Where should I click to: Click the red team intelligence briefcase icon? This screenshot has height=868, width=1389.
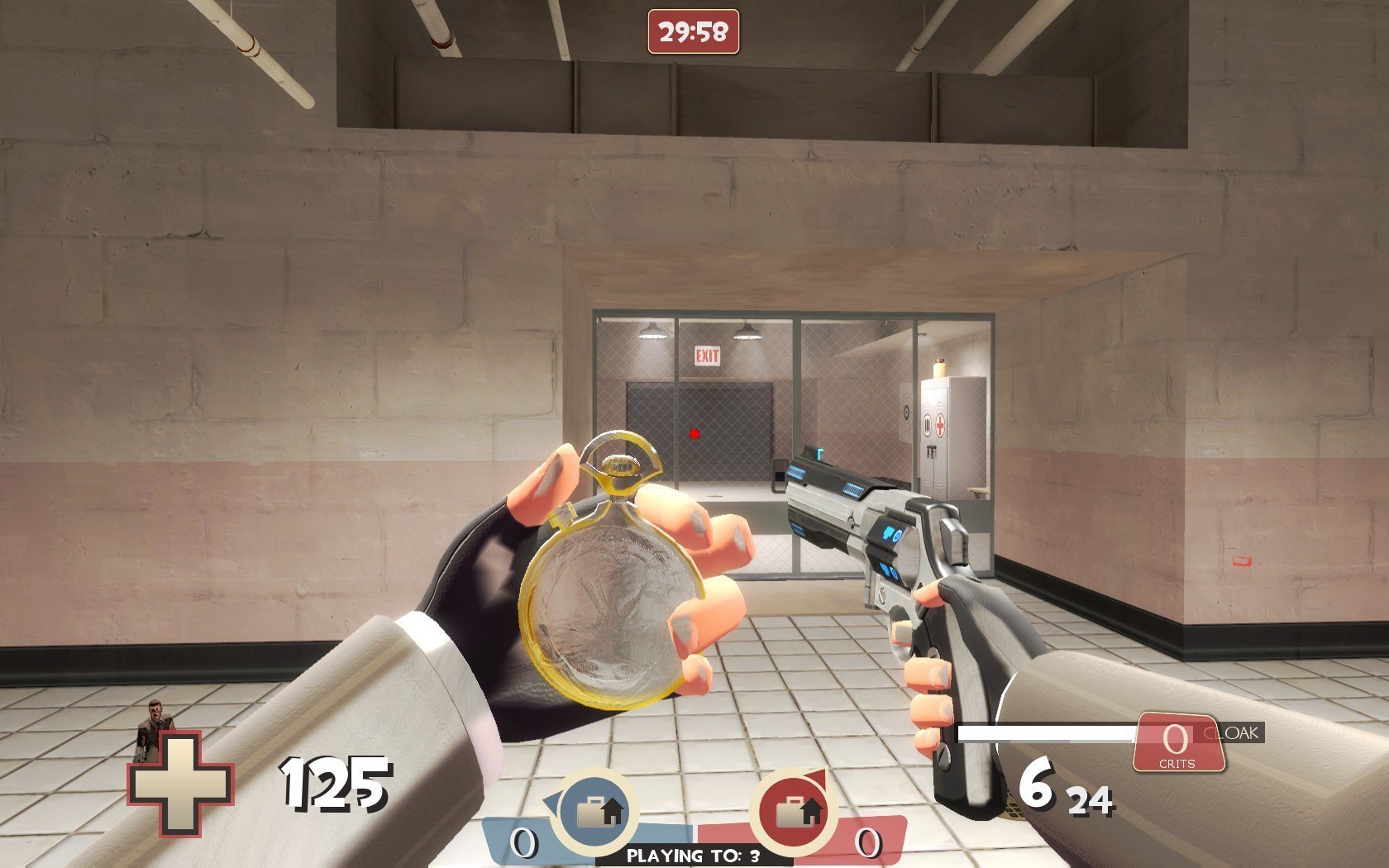pyautogui.click(x=793, y=810)
